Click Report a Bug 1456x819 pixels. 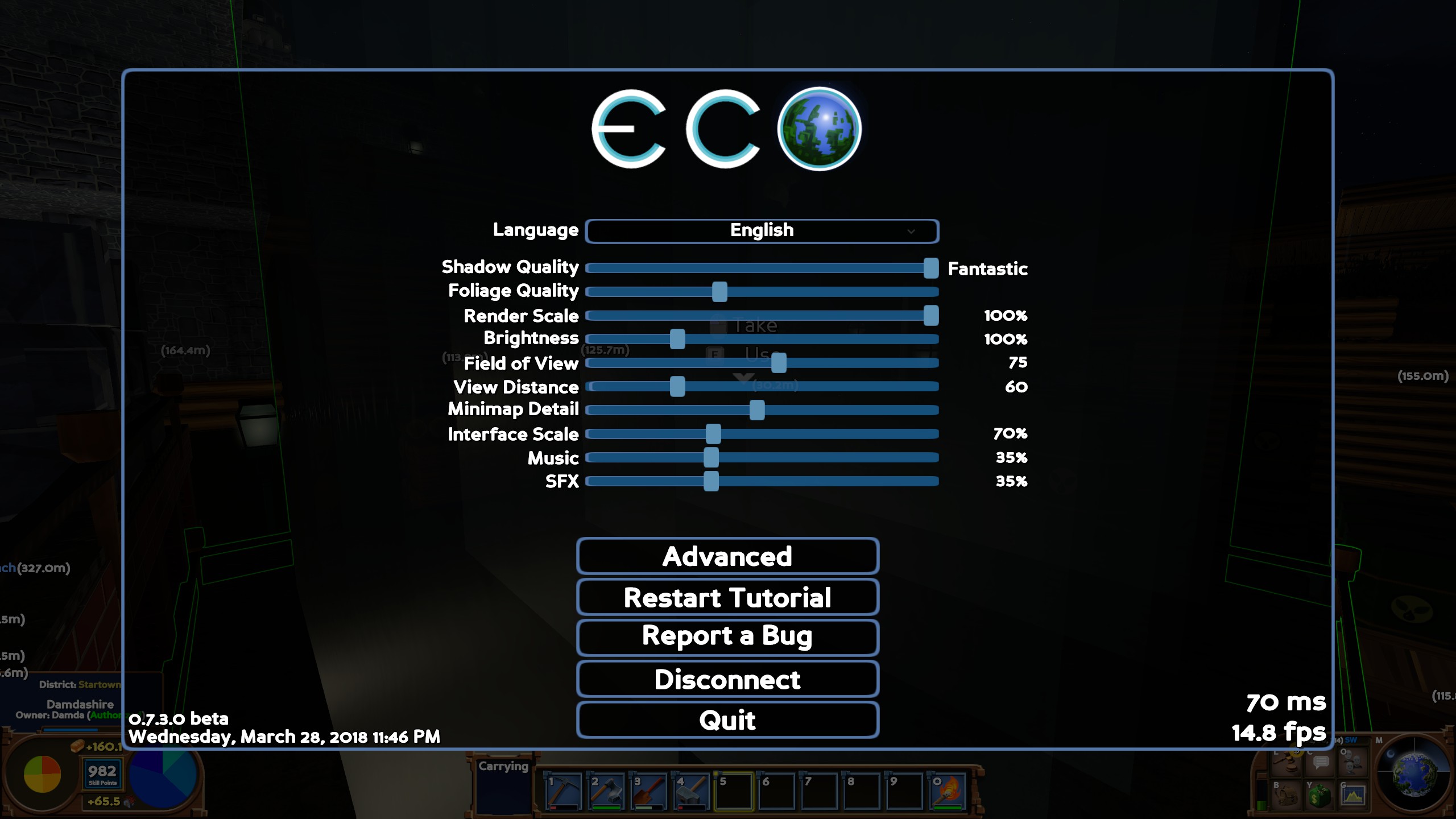[728, 638]
